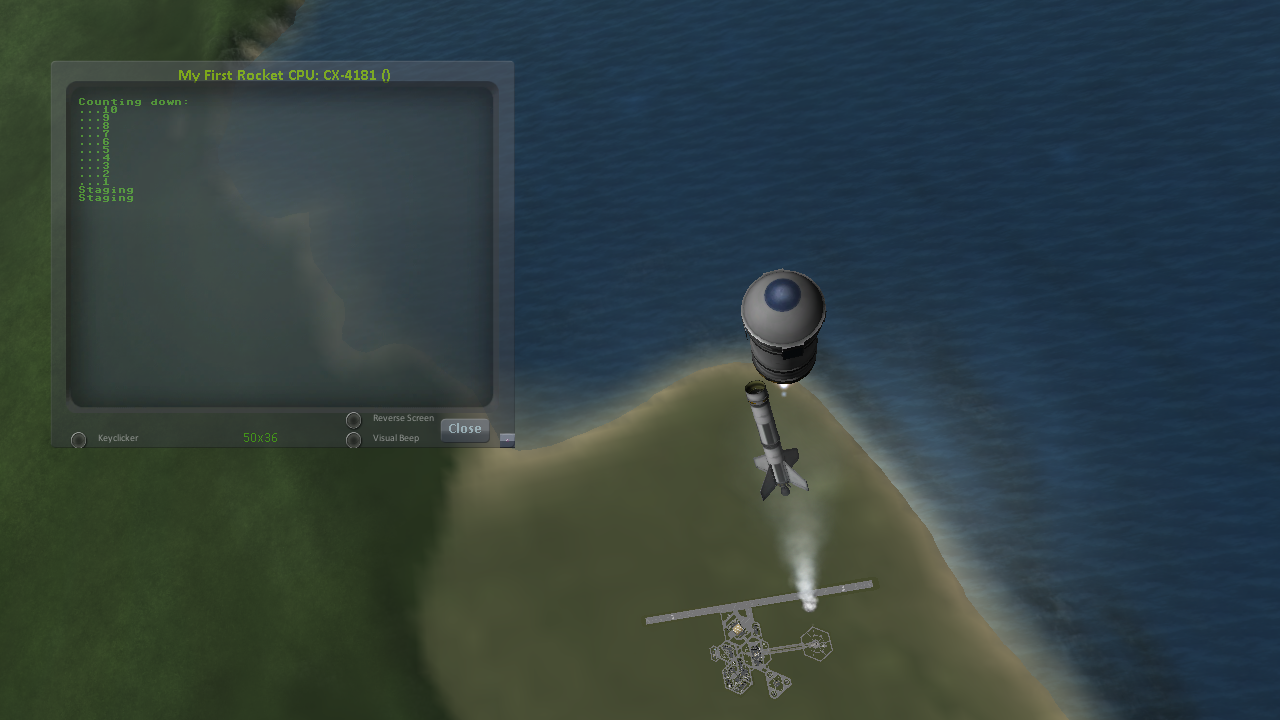Focus the kOS terminal screen

(x=280, y=245)
